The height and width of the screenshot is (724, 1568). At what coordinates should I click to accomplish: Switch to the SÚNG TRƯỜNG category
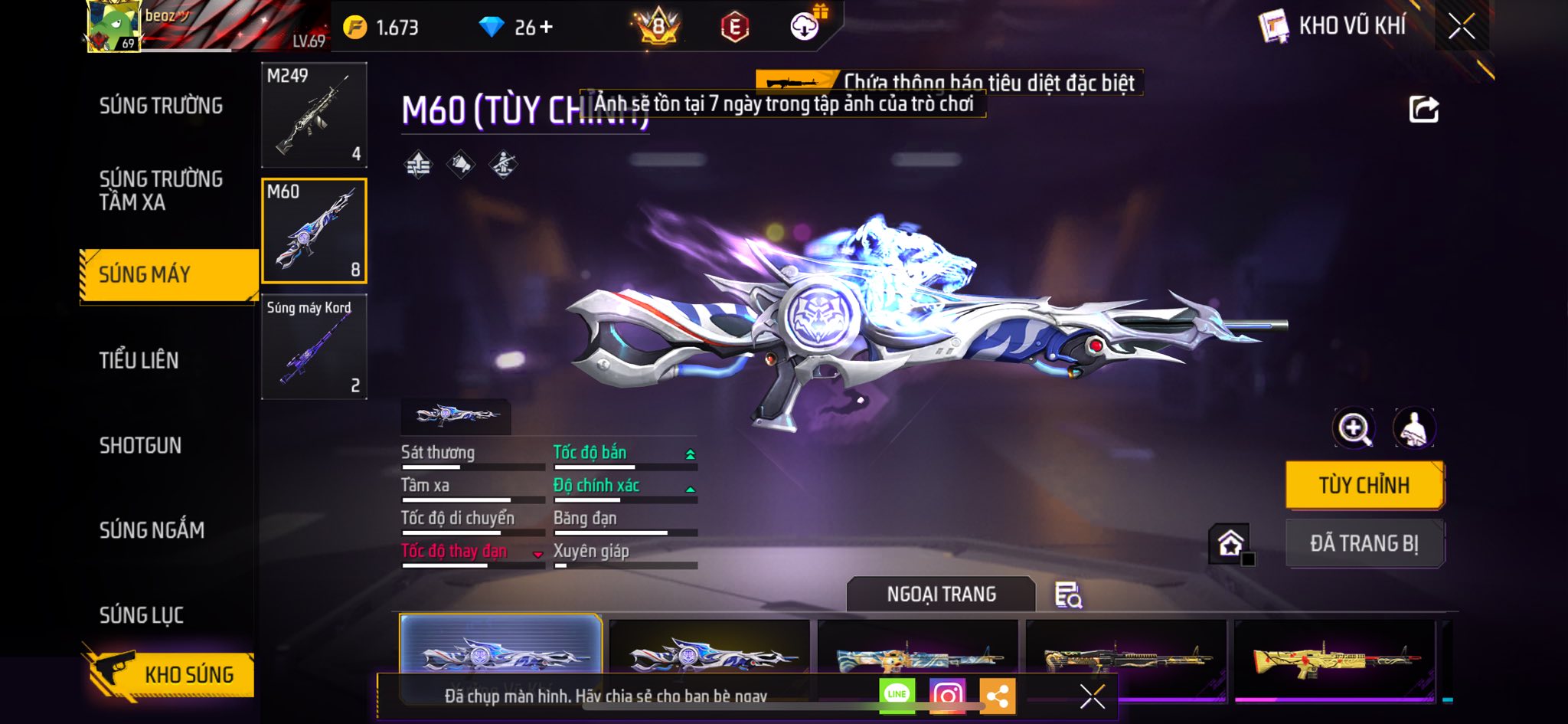pos(161,106)
